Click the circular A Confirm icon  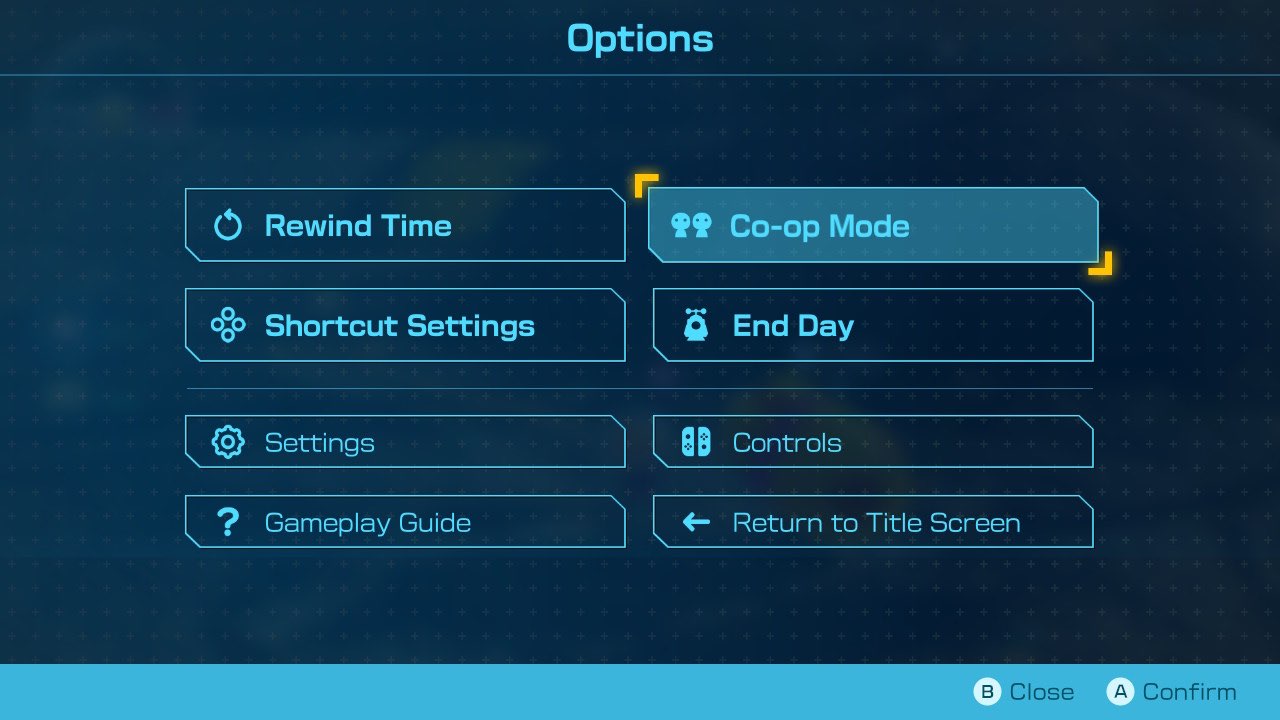(x=1121, y=691)
